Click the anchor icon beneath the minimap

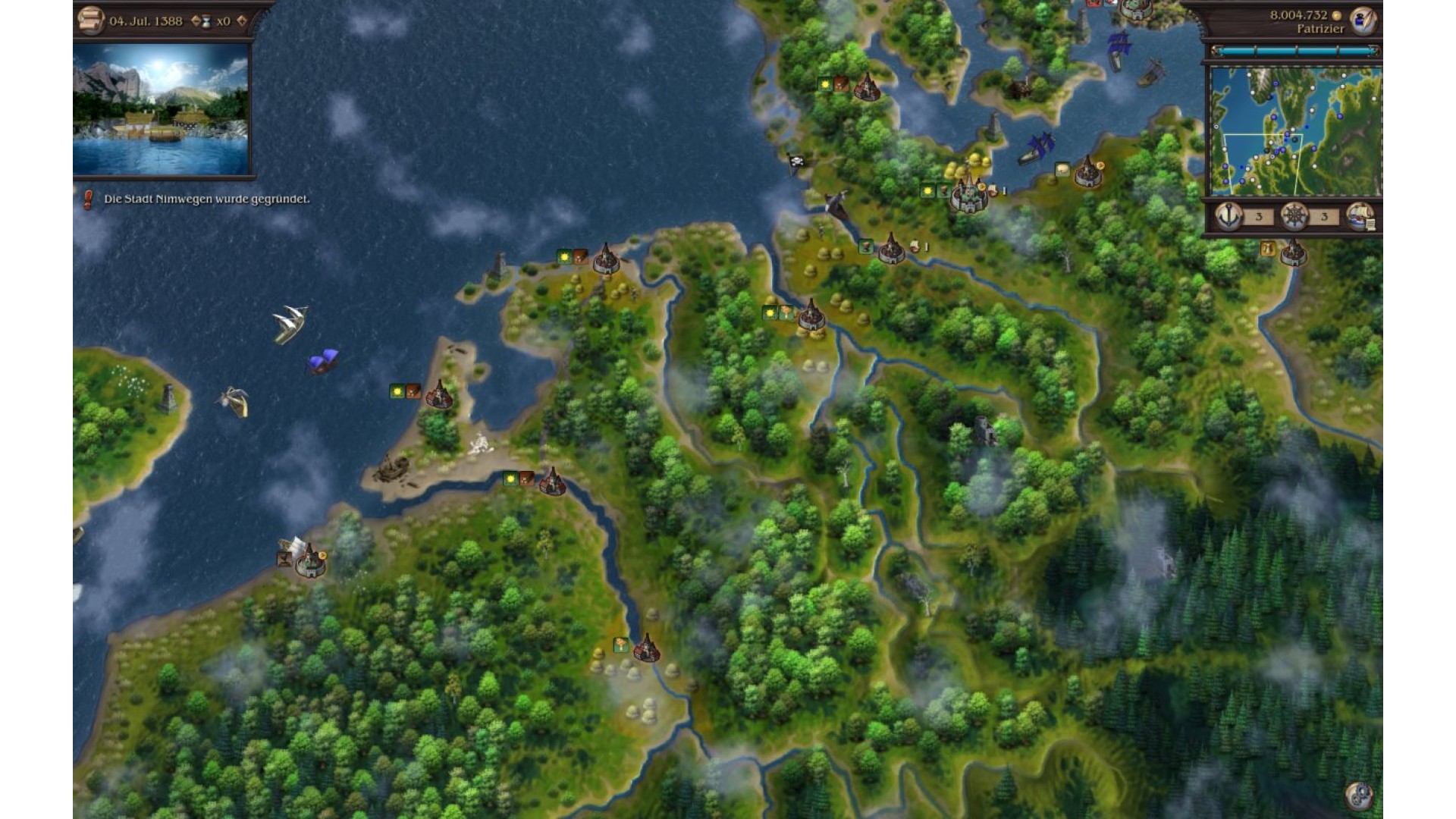pyautogui.click(x=1229, y=217)
